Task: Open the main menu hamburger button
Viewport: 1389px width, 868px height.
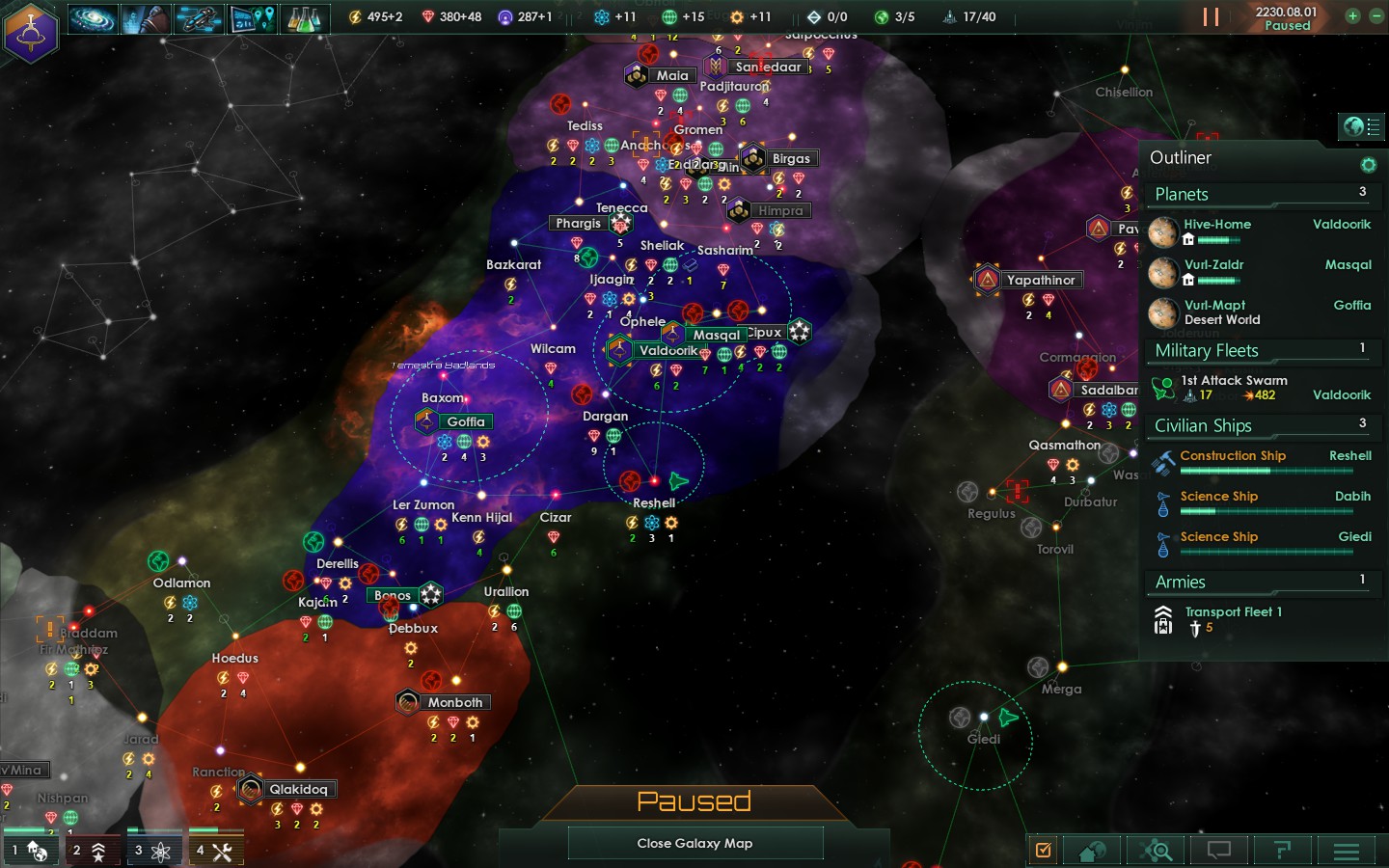Action: point(1346,851)
